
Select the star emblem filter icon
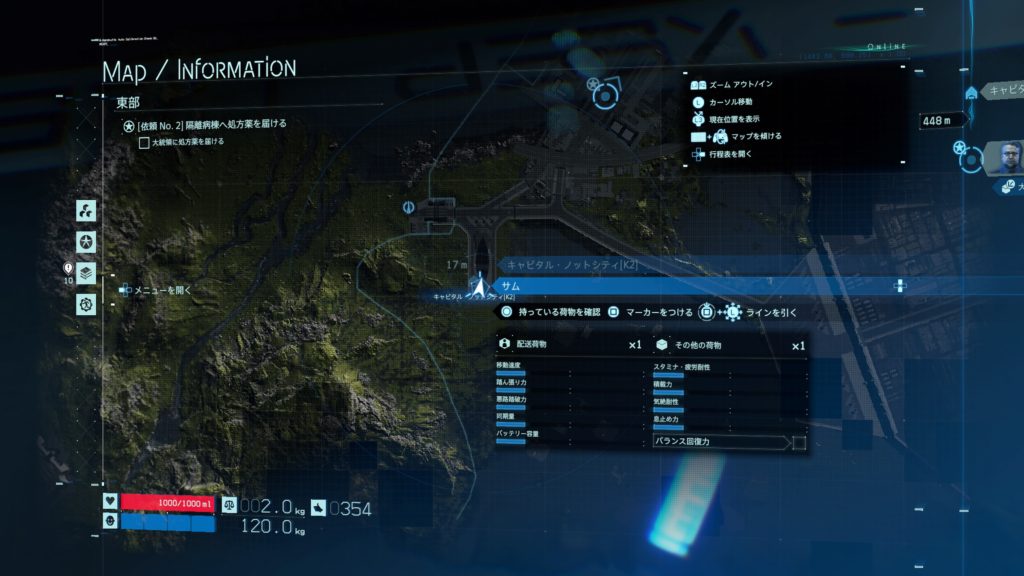click(x=87, y=241)
